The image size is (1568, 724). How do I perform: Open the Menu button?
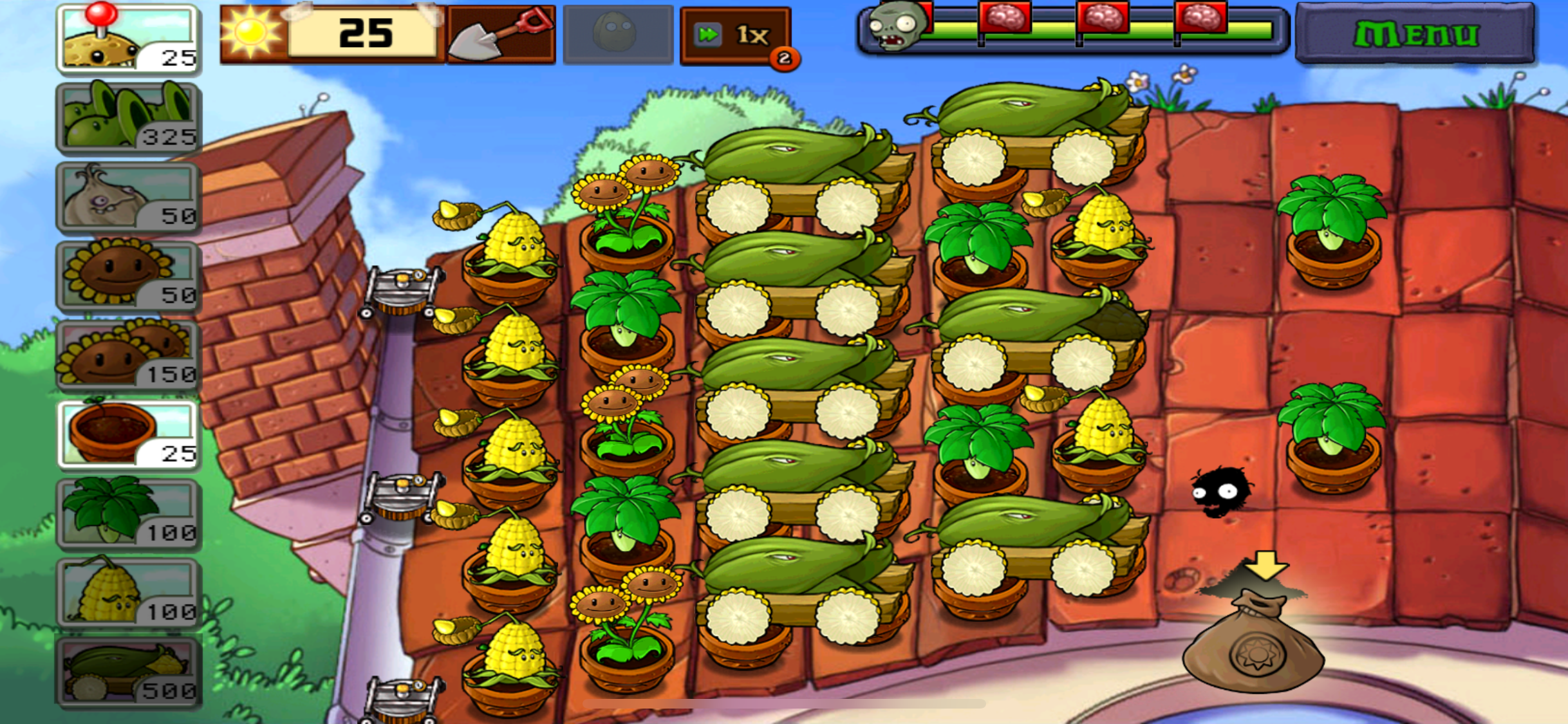pyautogui.click(x=1415, y=33)
